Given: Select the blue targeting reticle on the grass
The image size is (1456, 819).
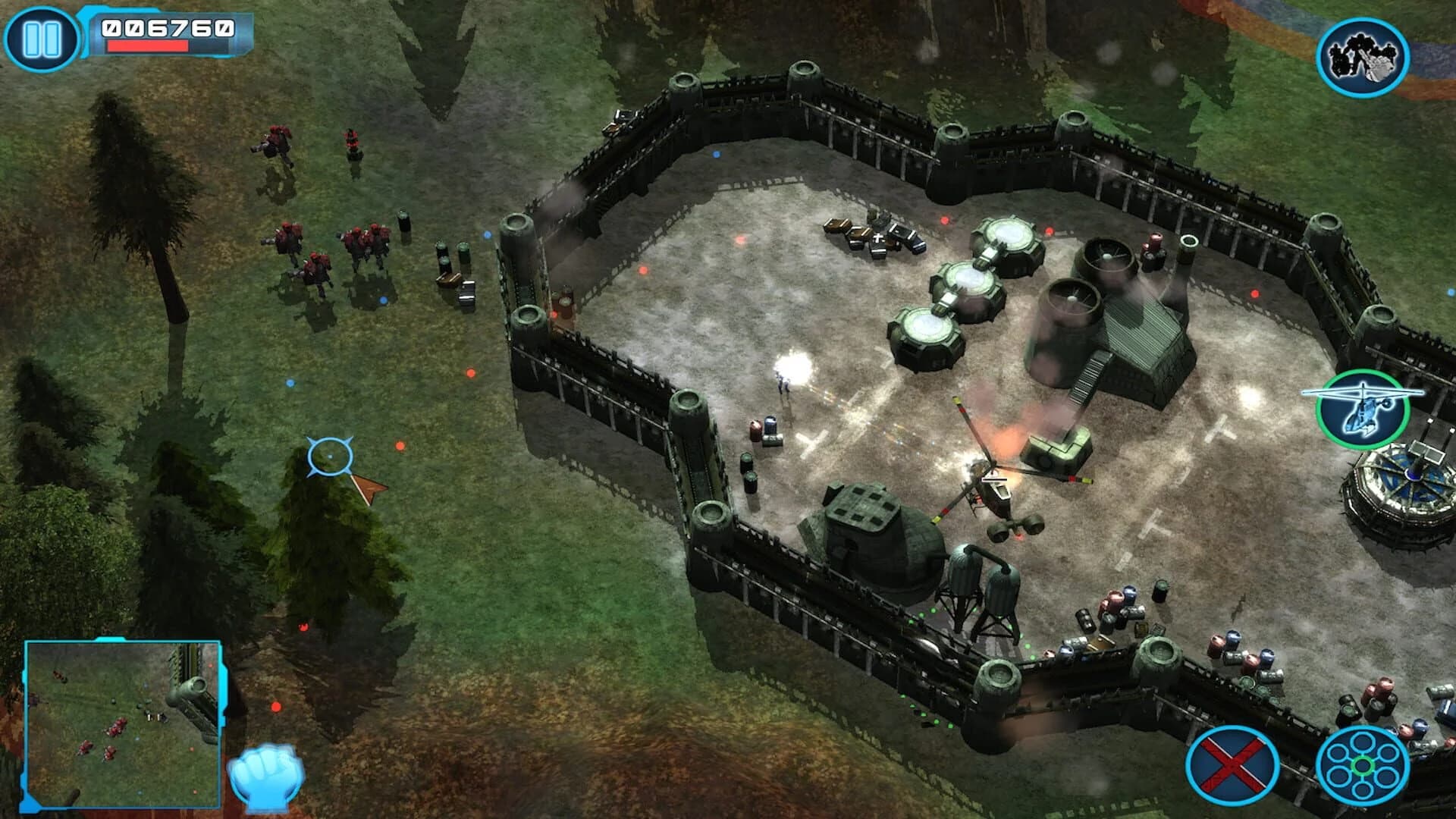Looking at the screenshot, I should [330, 455].
